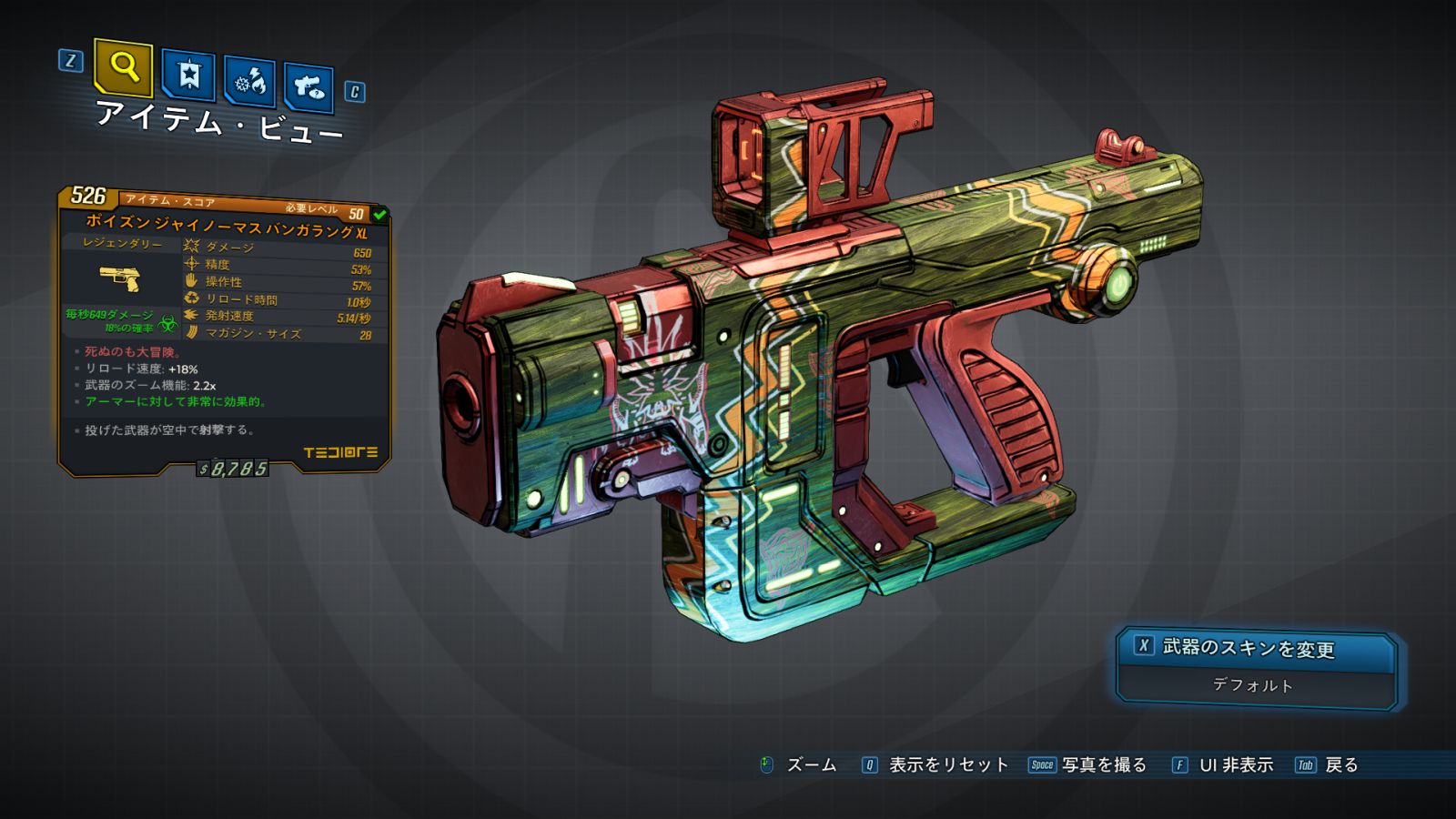Hide the interface with UI 非表示

[1235, 765]
